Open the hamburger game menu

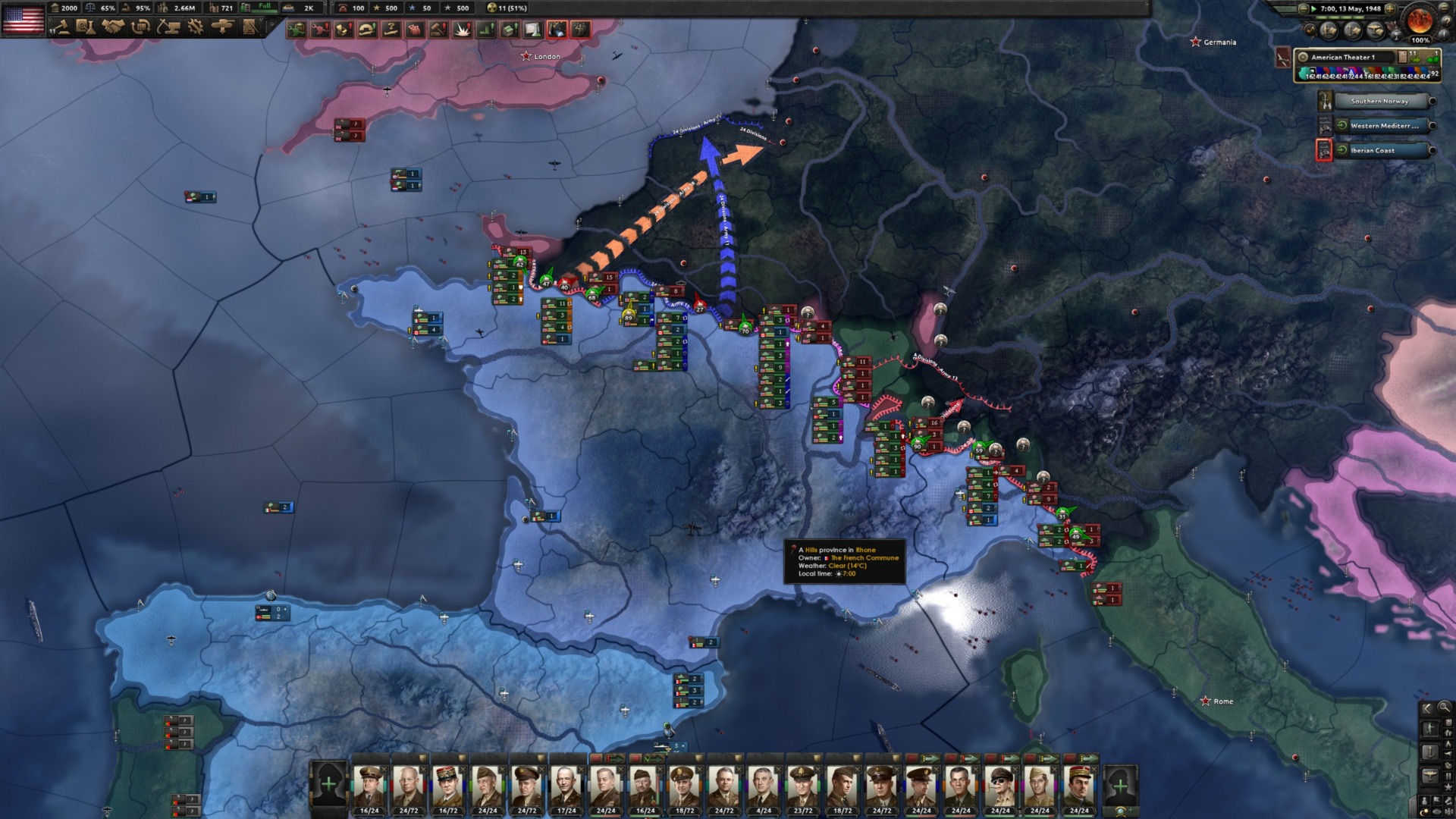1443,9
